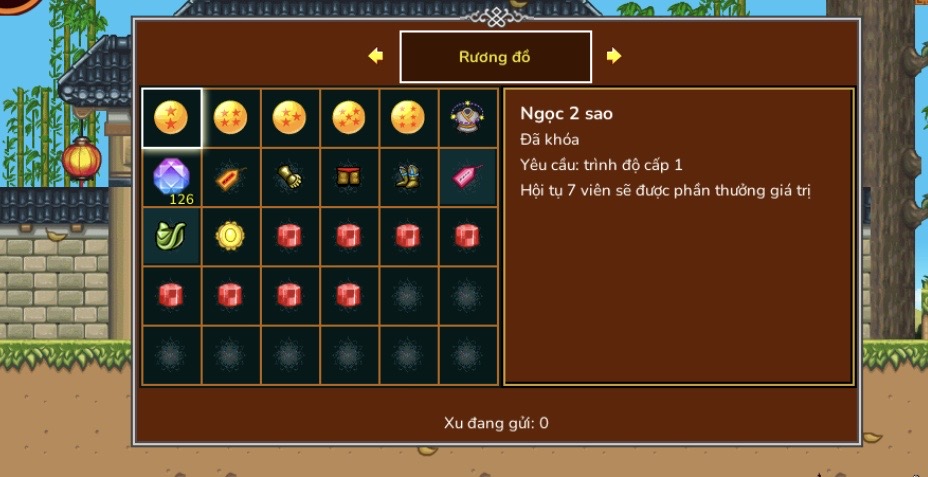Click the Rương đồ tab header

click(495, 57)
